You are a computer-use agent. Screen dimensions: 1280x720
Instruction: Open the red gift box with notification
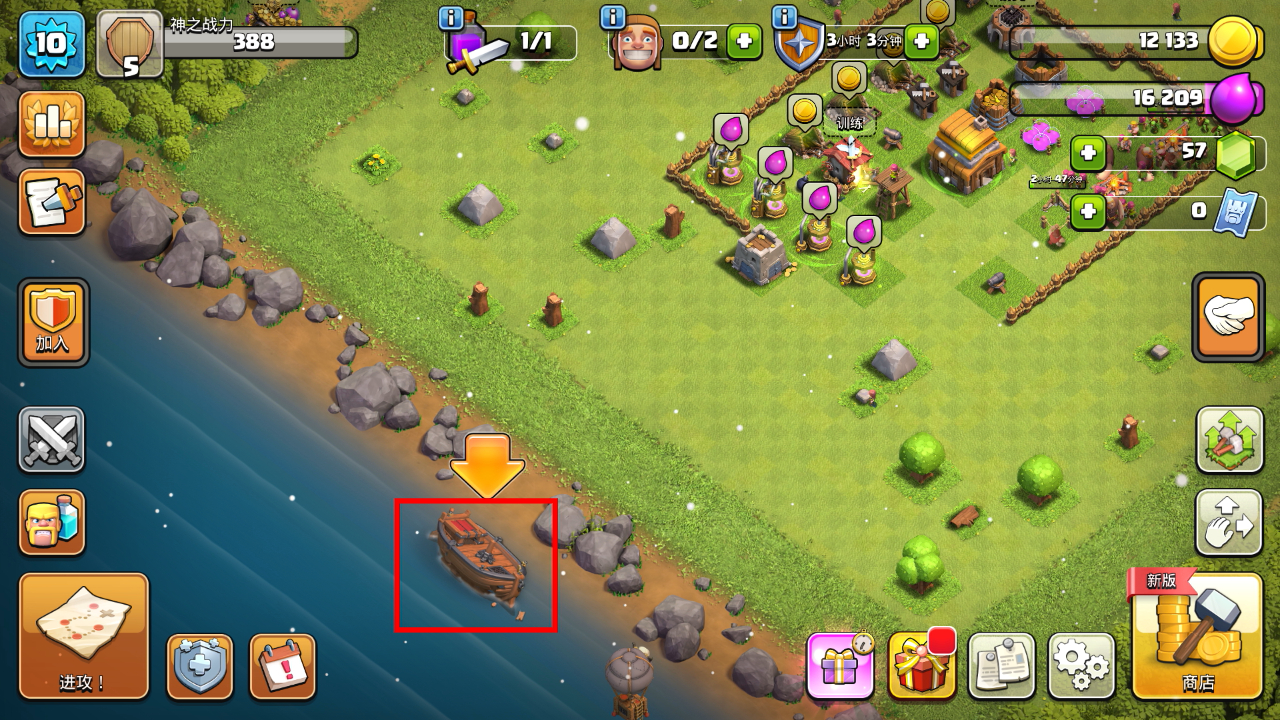[921, 666]
